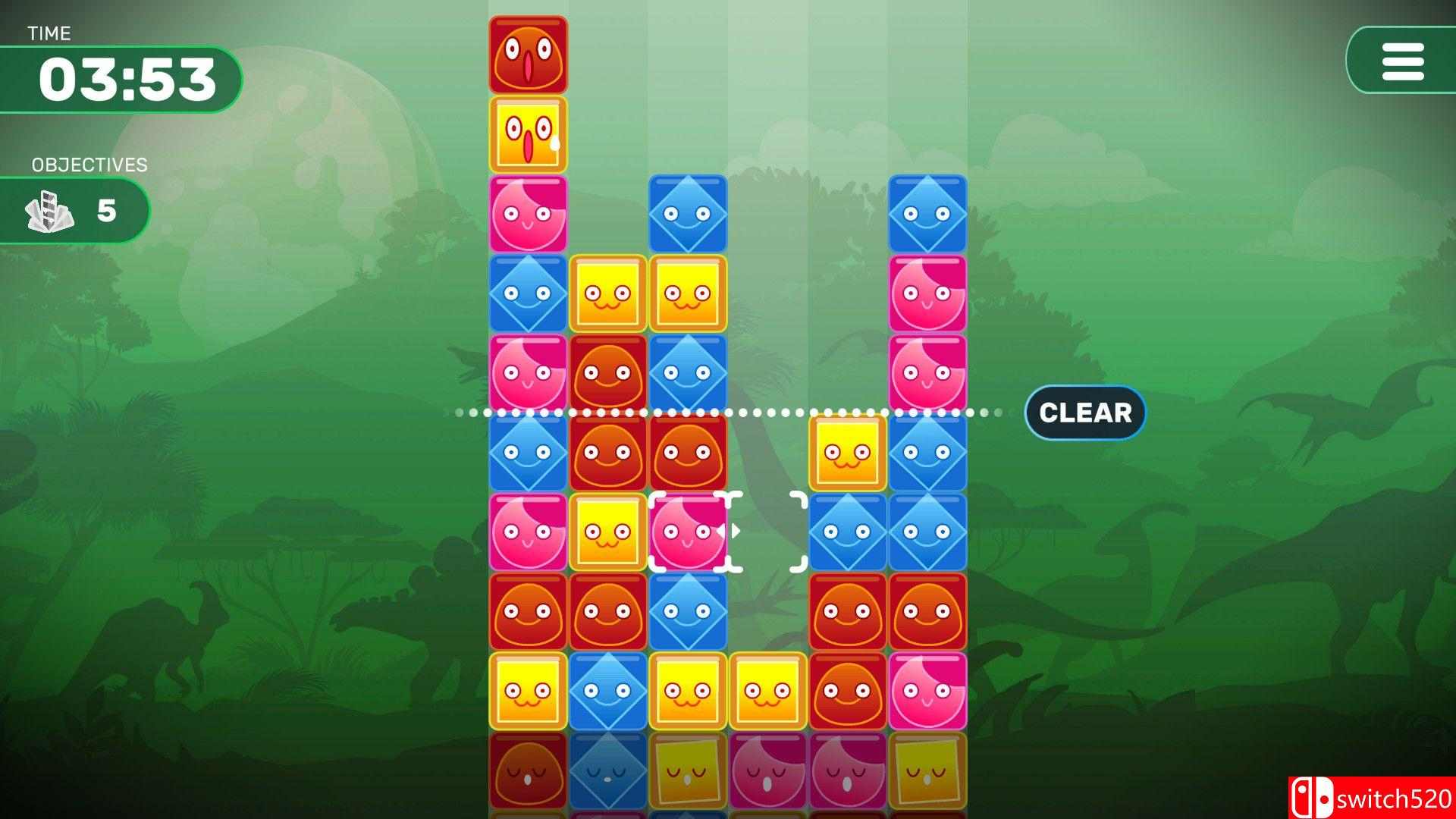Click the lone blue diamond atop the rightmost column
This screenshot has height=819, width=1456.
(925, 214)
